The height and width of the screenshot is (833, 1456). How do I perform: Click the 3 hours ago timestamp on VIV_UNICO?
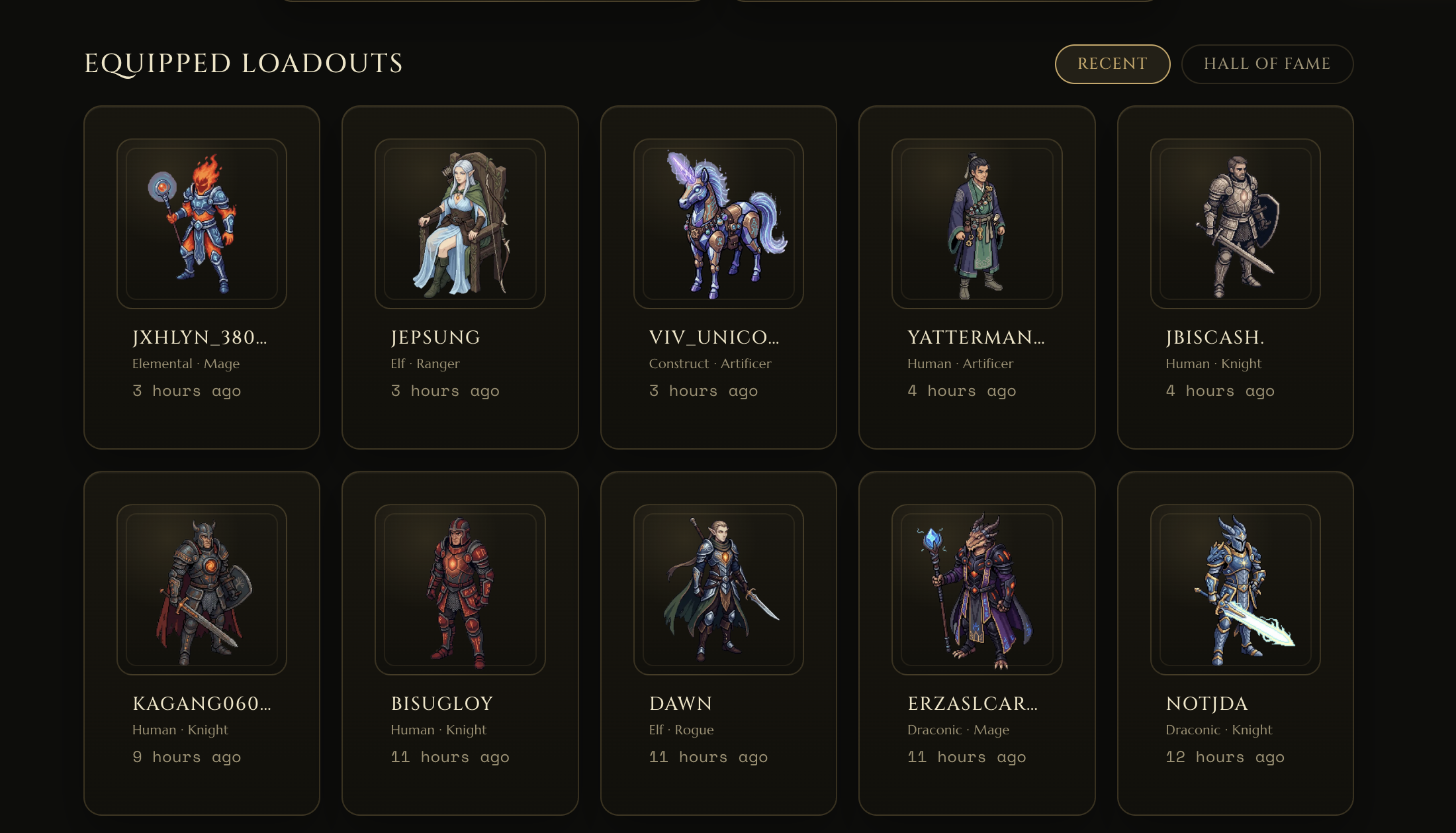click(x=704, y=391)
